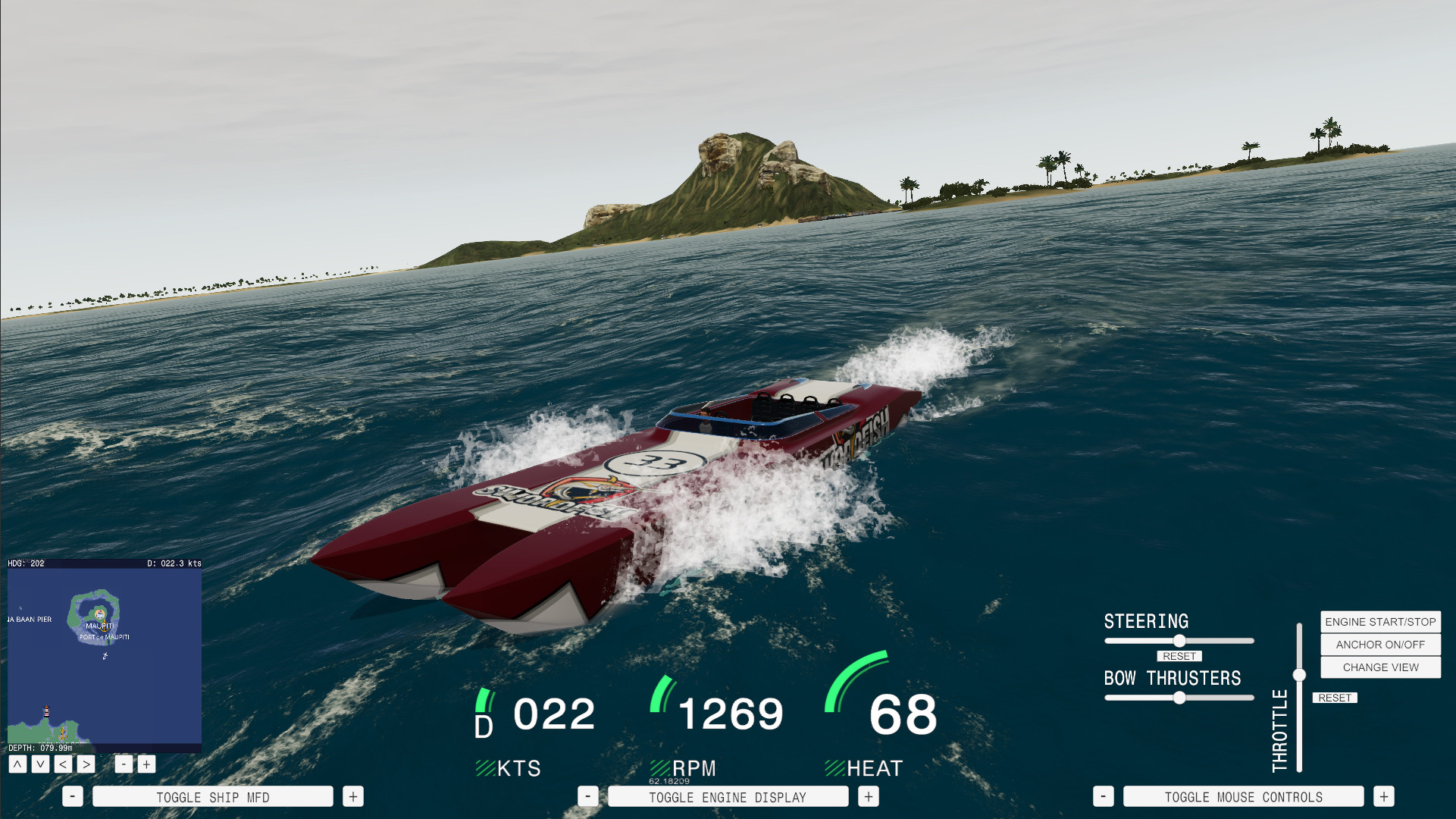Image resolution: width=1456 pixels, height=819 pixels.
Task: Toggle the Mouse Controls panel
Action: (1243, 796)
